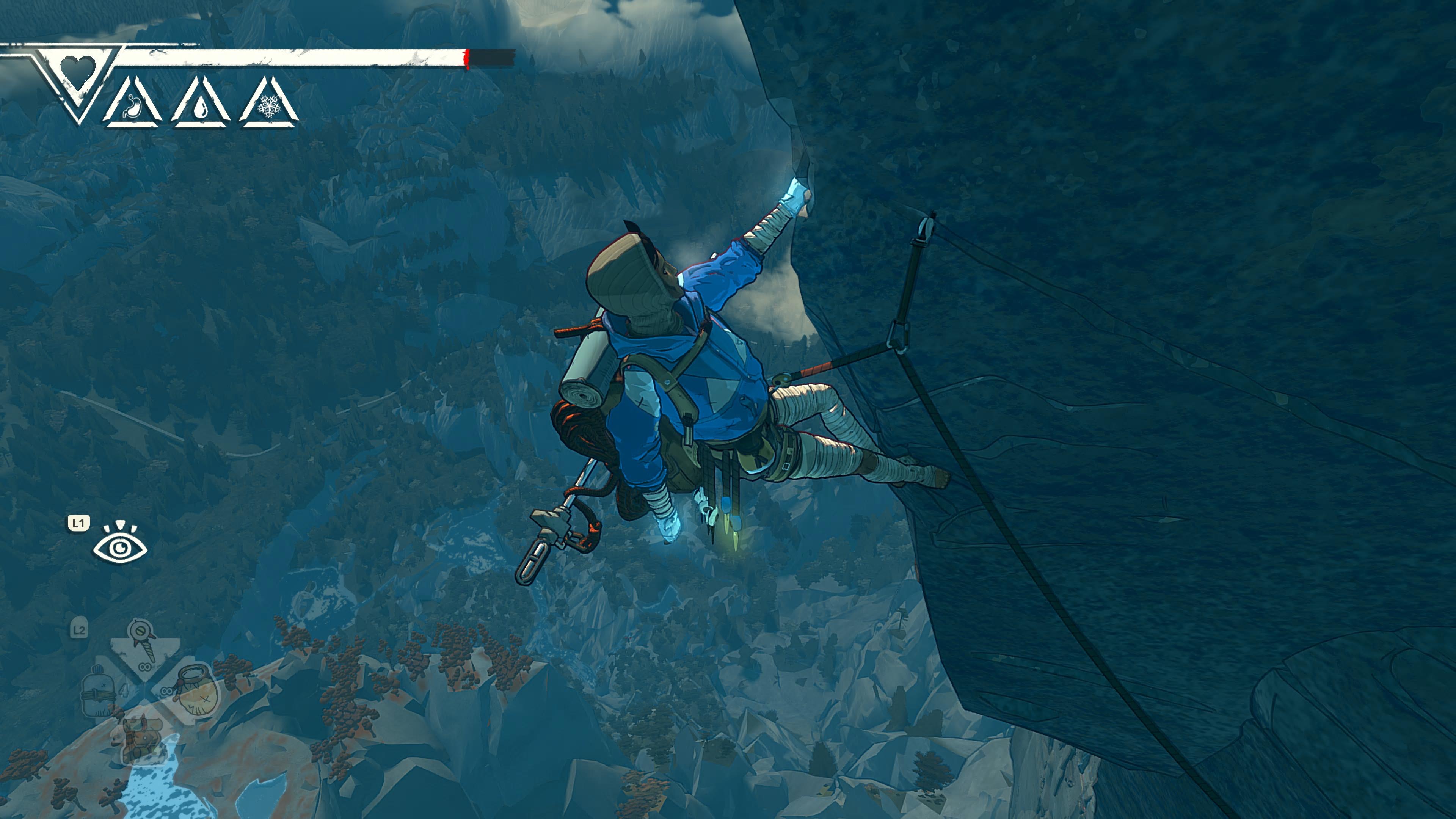Activate the eye look-around icon
Image resolution: width=1456 pixels, height=819 pixels.
[121, 546]
